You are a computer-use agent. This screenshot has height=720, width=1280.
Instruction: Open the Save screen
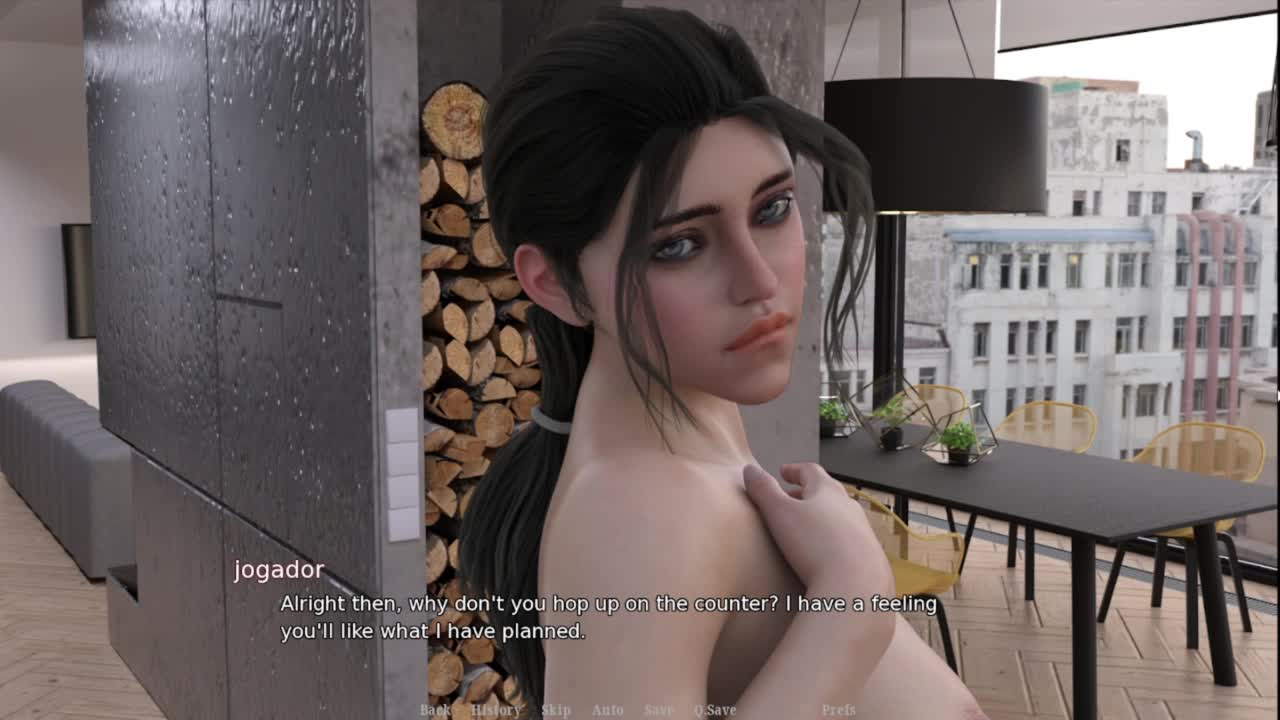(x=658, y=710)
